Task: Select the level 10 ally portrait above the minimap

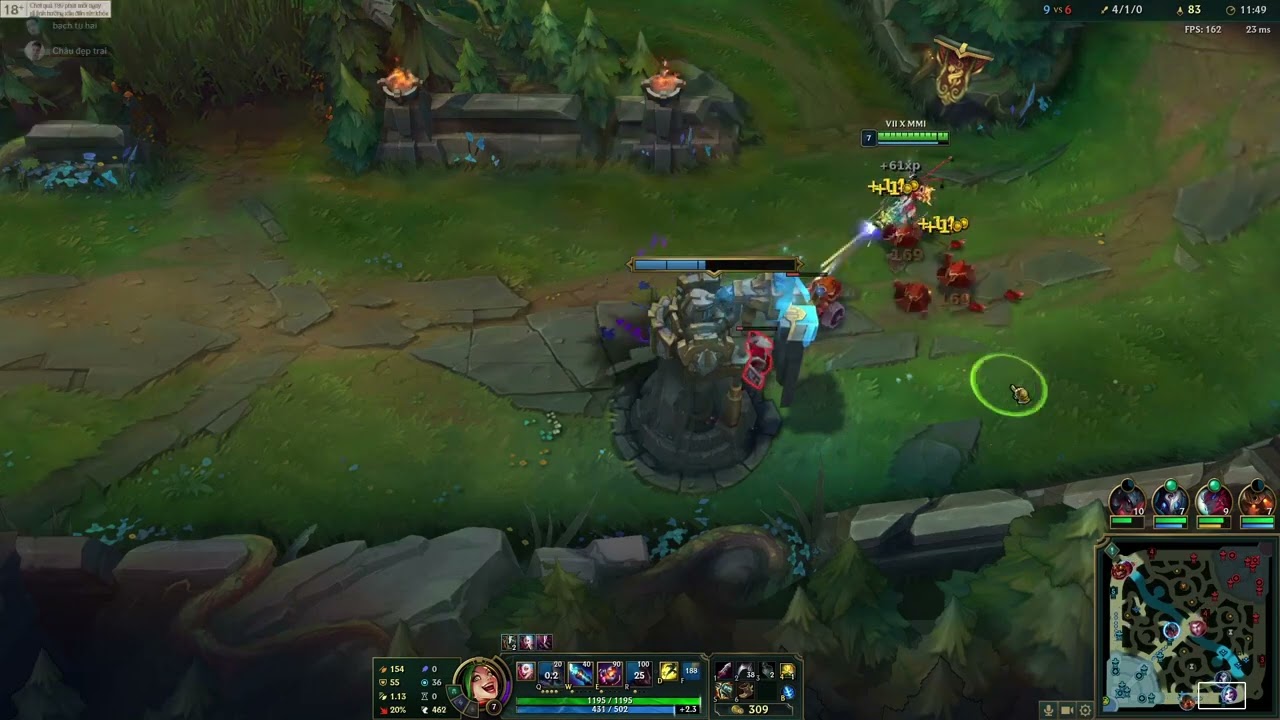Action: pos(1126,499)
